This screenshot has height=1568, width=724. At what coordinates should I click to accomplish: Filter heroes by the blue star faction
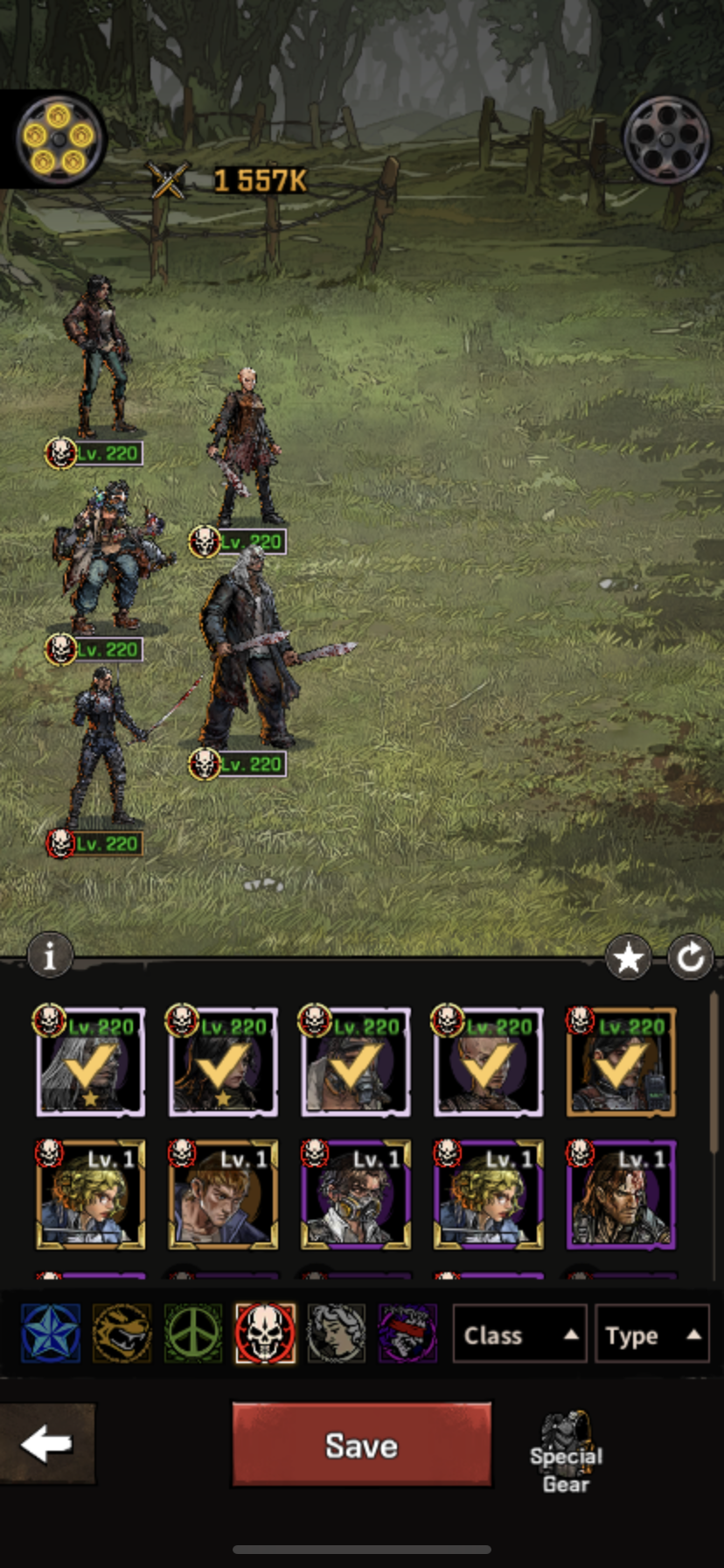[51, 1333]
